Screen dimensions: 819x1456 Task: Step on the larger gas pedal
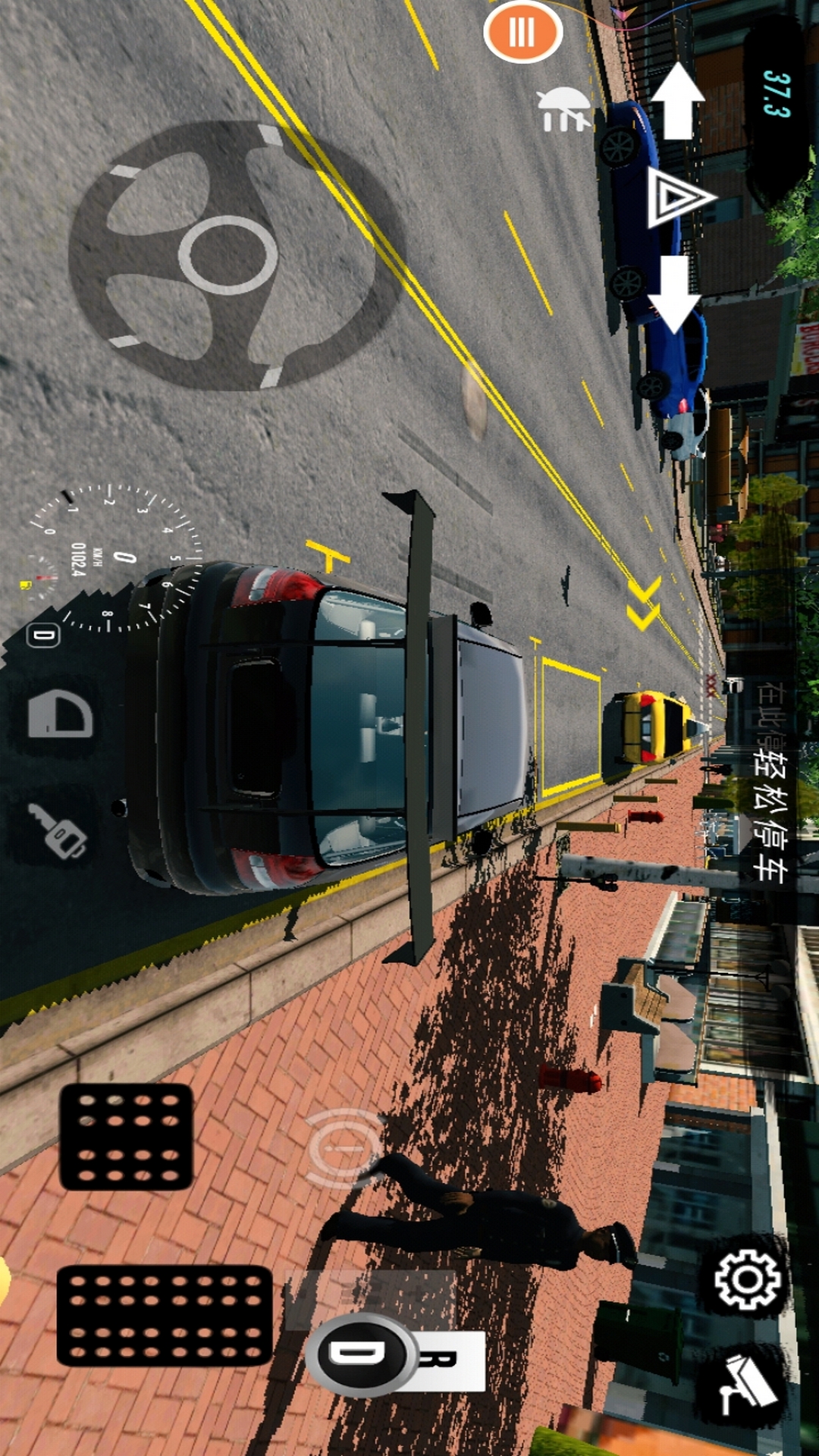(x=165, y=1316)
